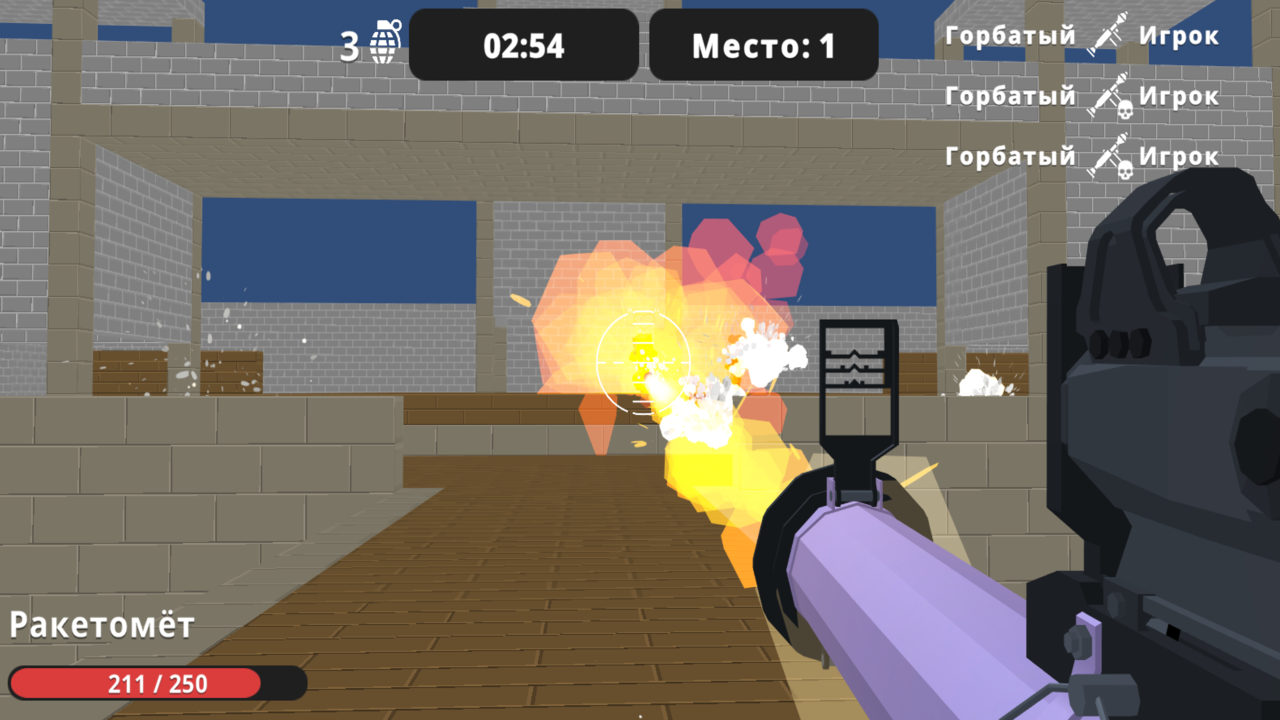Image resolution: width=1280 pixels, height=720 pixels.
Task: Click the circular crosshair reticle at screen center
Action: 644,362
